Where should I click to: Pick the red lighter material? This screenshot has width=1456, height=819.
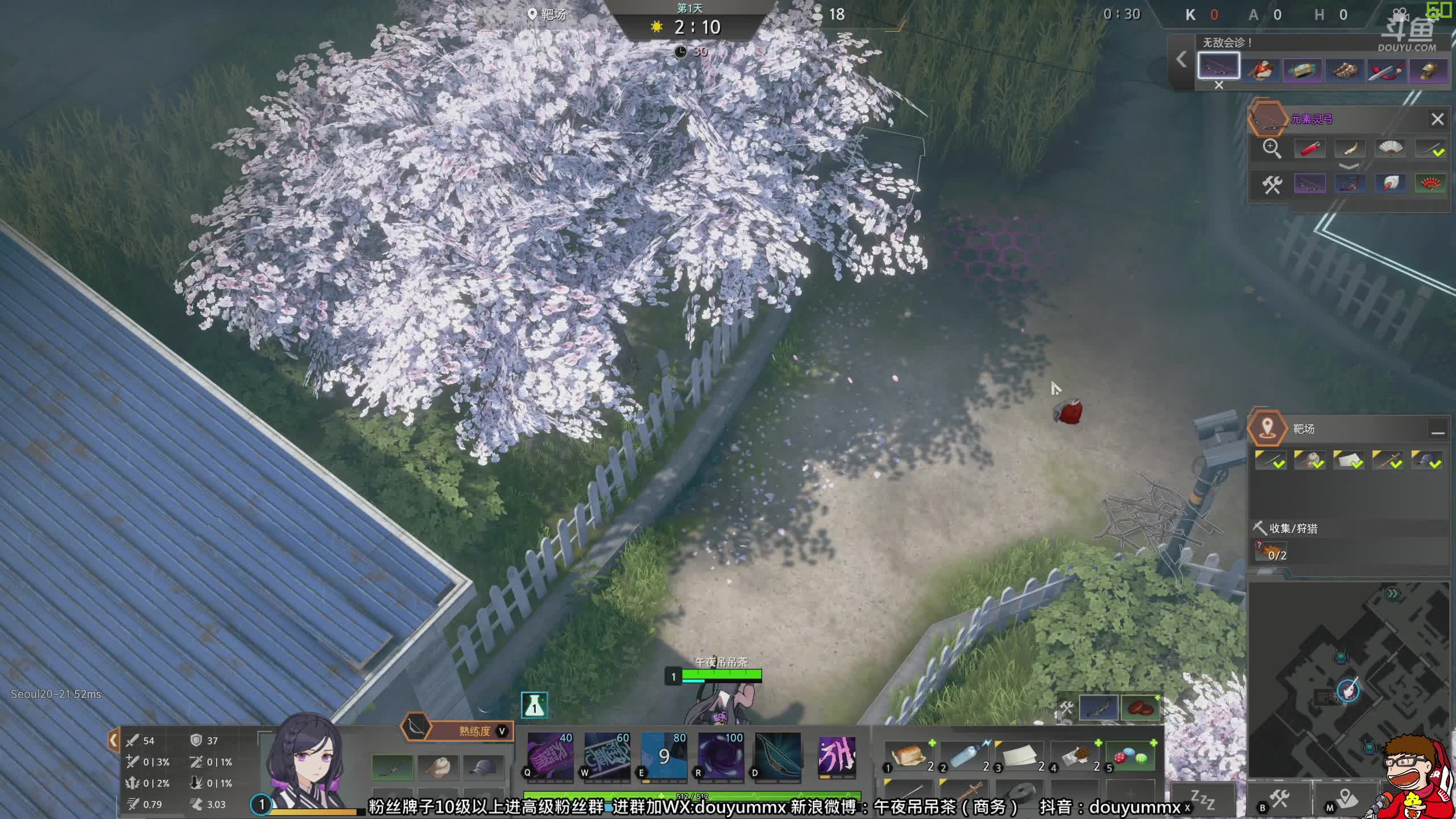[x=1309, y=149]
